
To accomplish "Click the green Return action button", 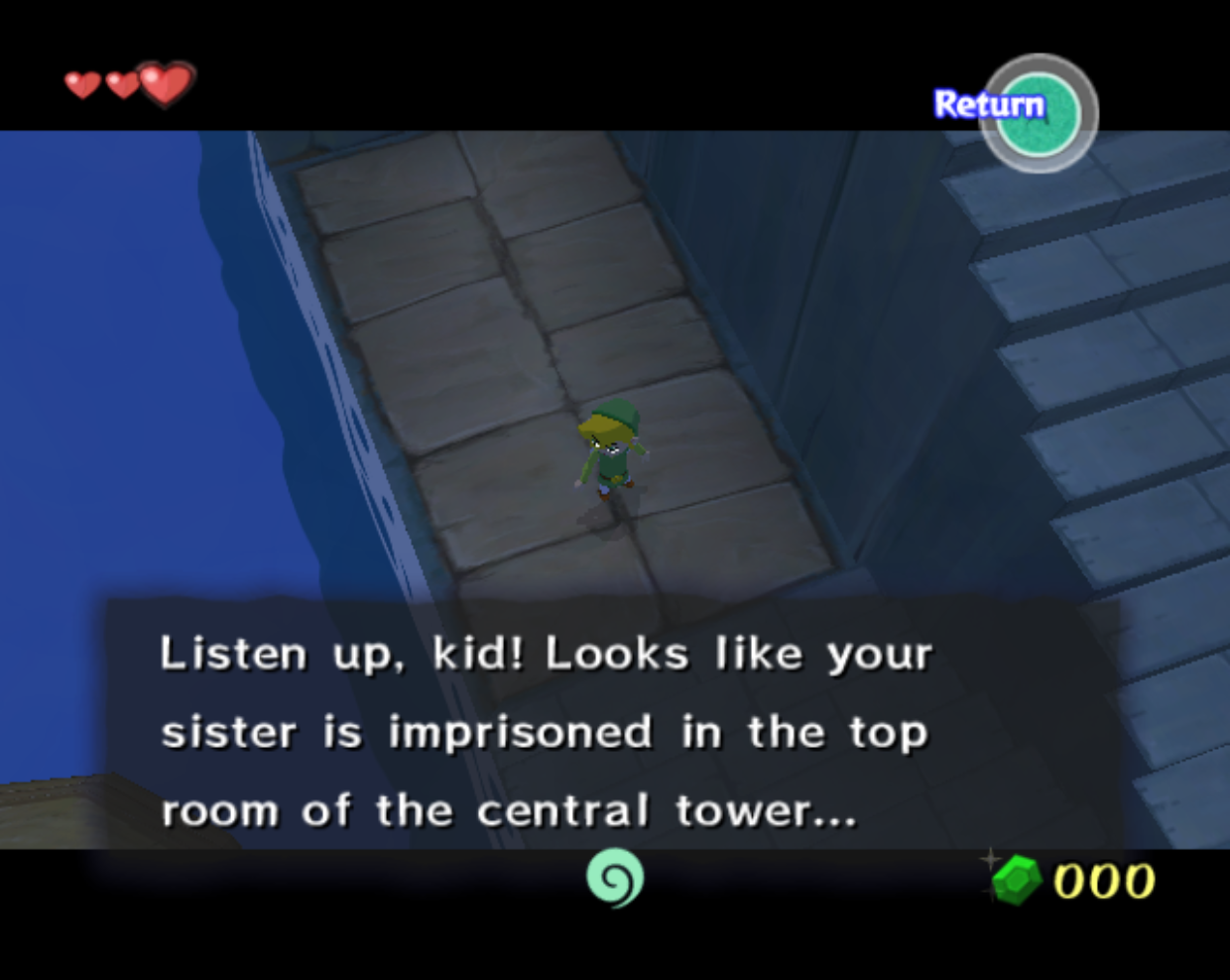I will click(x=1038, y=114).
